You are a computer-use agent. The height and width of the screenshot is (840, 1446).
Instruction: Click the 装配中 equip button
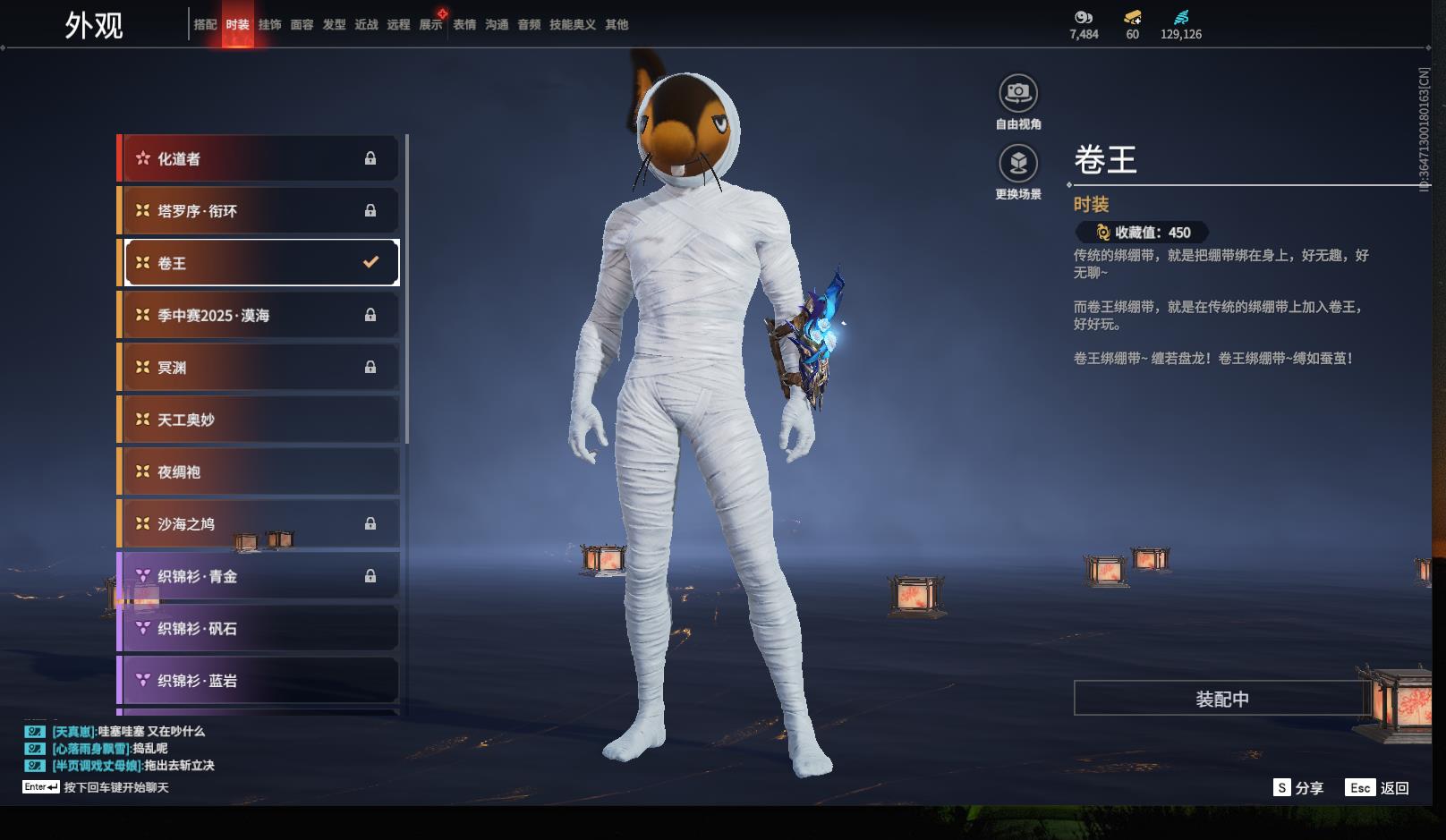(1221, 699)
